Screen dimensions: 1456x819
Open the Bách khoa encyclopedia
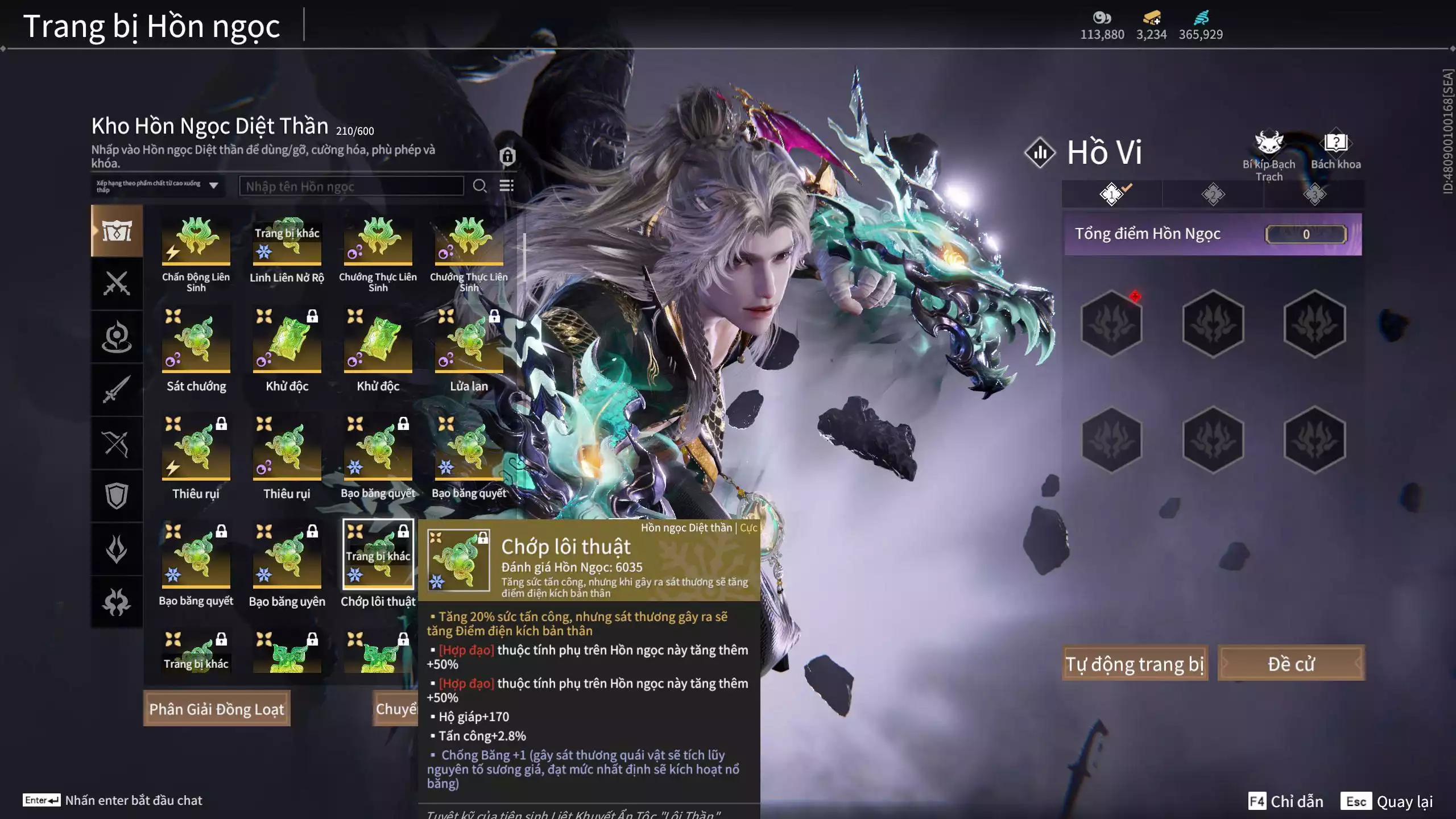pos(1335,150)
